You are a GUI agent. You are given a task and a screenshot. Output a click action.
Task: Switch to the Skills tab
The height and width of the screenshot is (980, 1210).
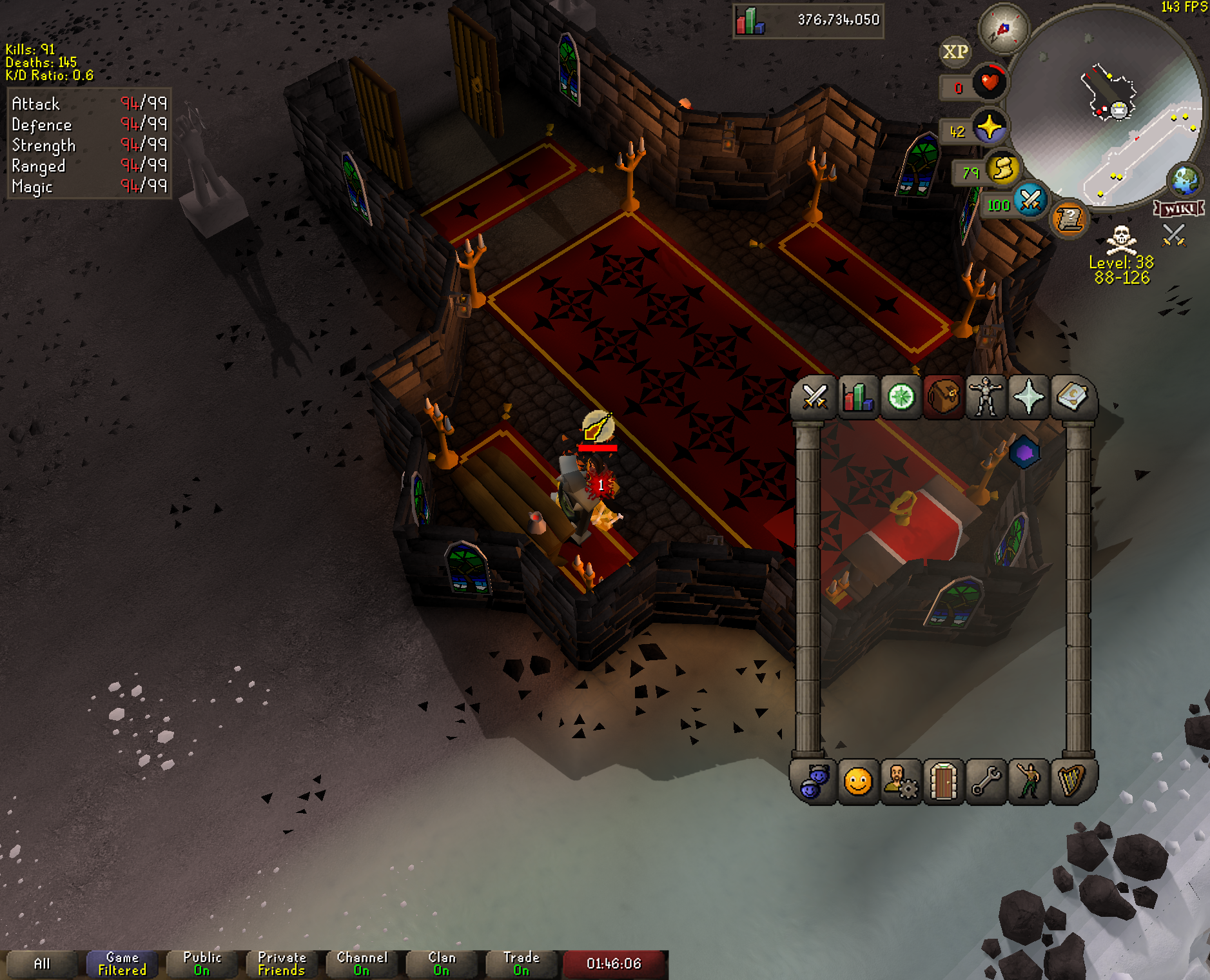(x=858, y=397)
